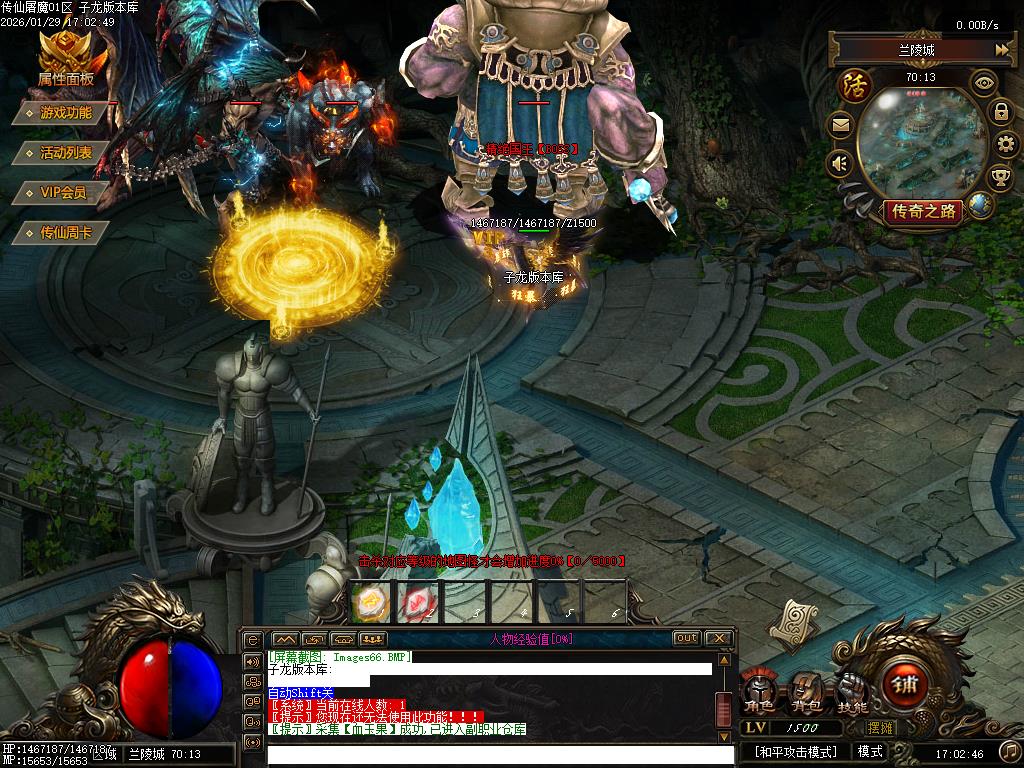Open the trophy ranking icon
The height and width of the screenshot is (768, 1024).
point(1000,178)
